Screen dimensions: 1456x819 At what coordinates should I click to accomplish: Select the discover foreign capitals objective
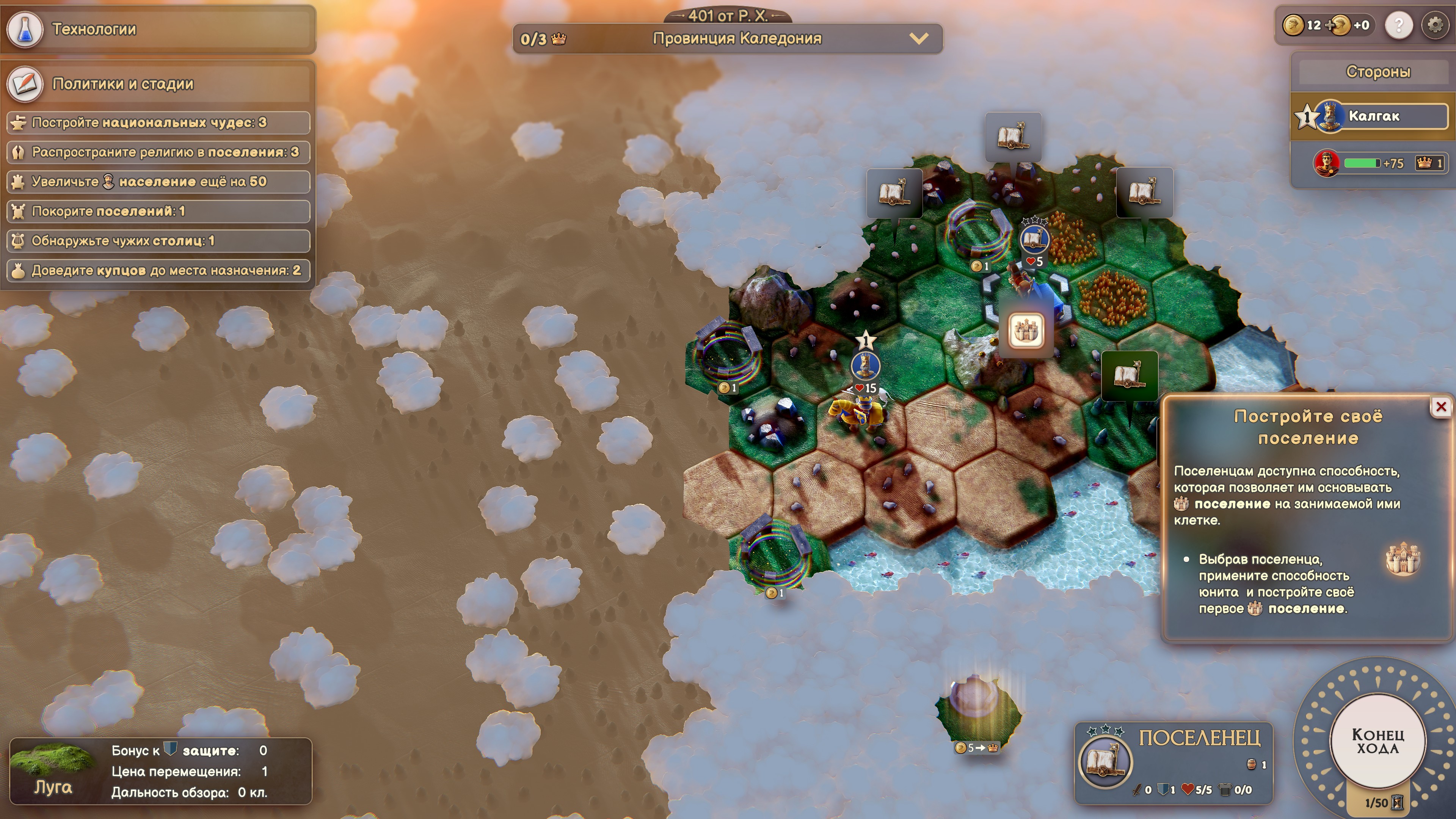[158, 241]
